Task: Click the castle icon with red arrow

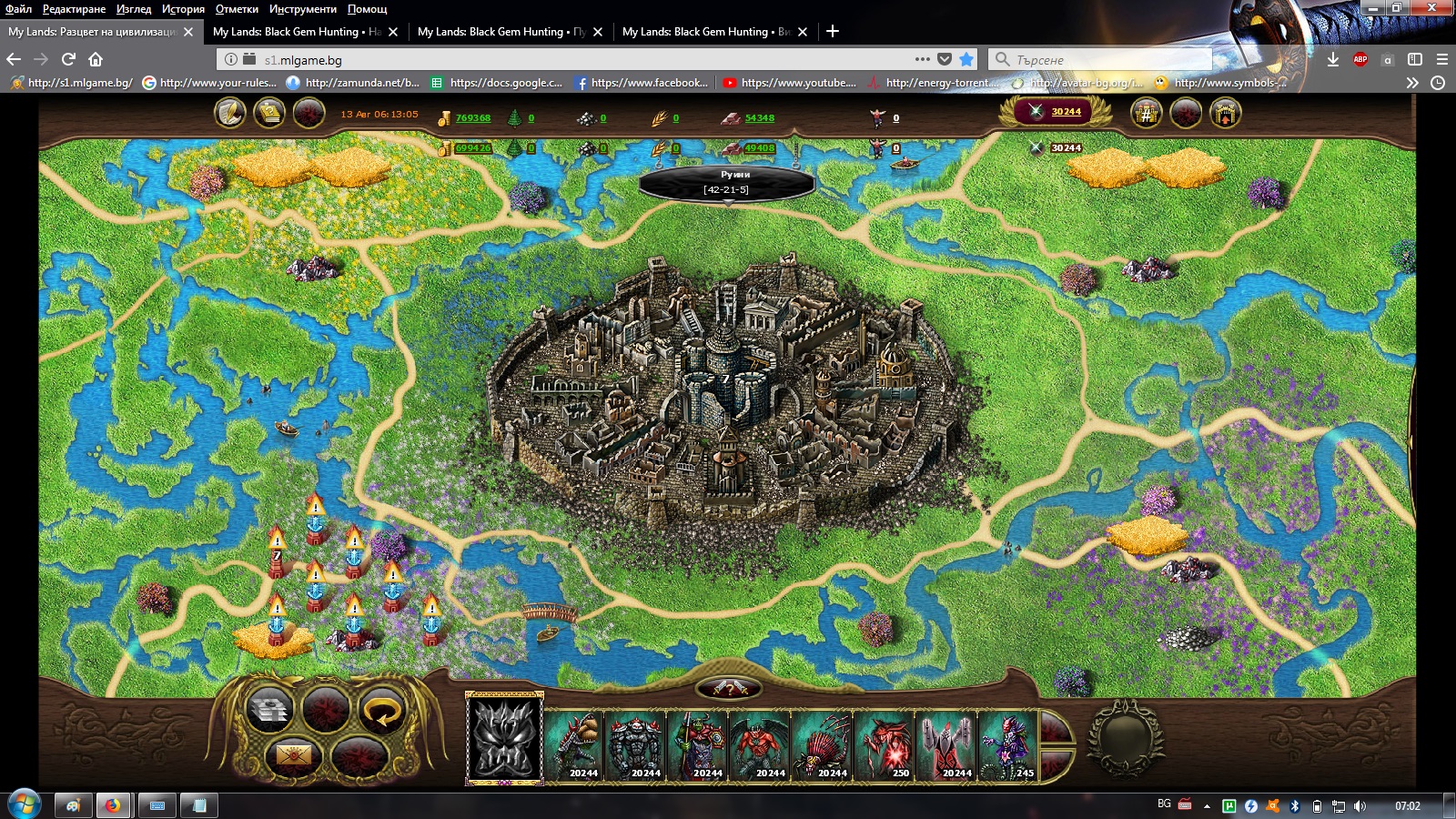Action: click(1225, 114)
